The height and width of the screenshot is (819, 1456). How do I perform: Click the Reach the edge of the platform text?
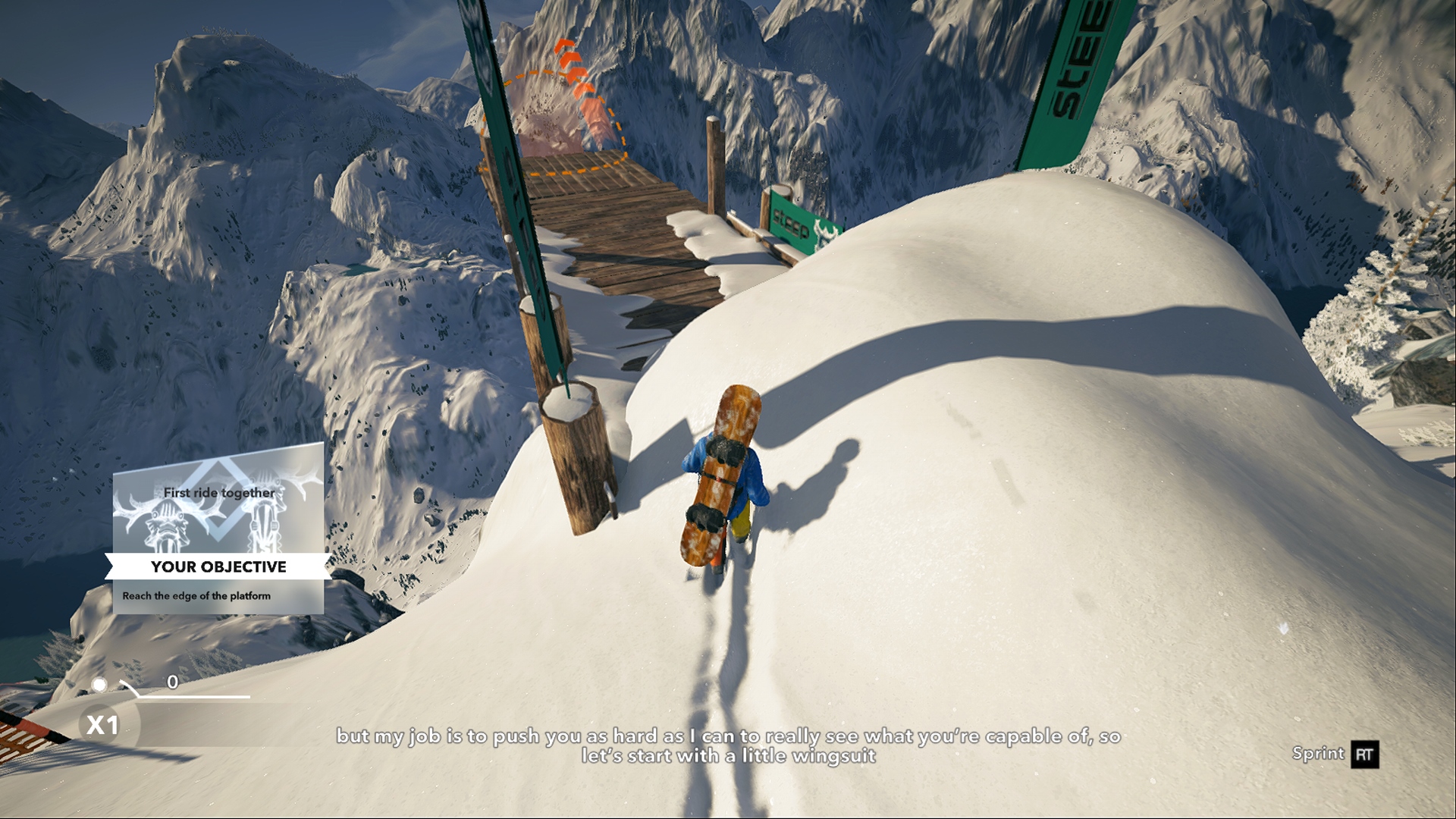pos(196,596)
